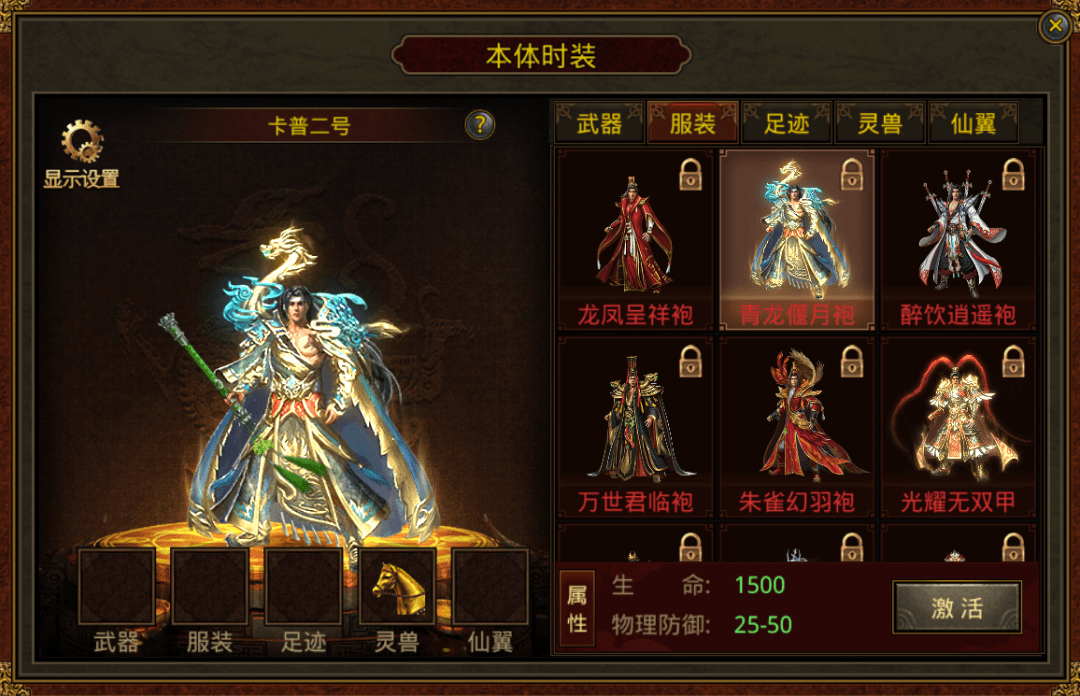Choose the 龙凤呈祥袍 costume
The width and height of the screenshot is (1080, 696).
click(635, 240)
